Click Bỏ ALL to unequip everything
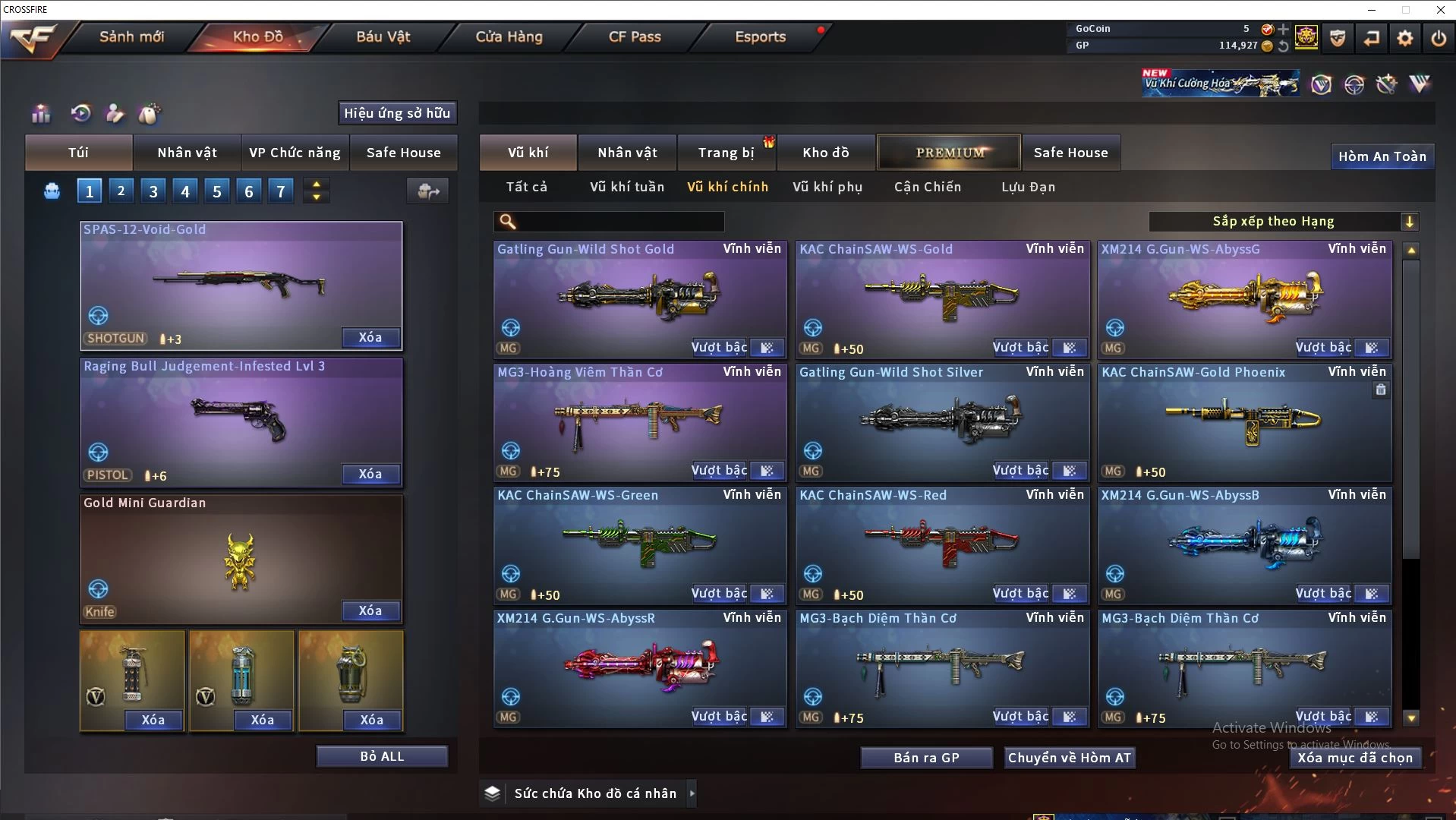1456x820 pixels. tap(382, 756)
